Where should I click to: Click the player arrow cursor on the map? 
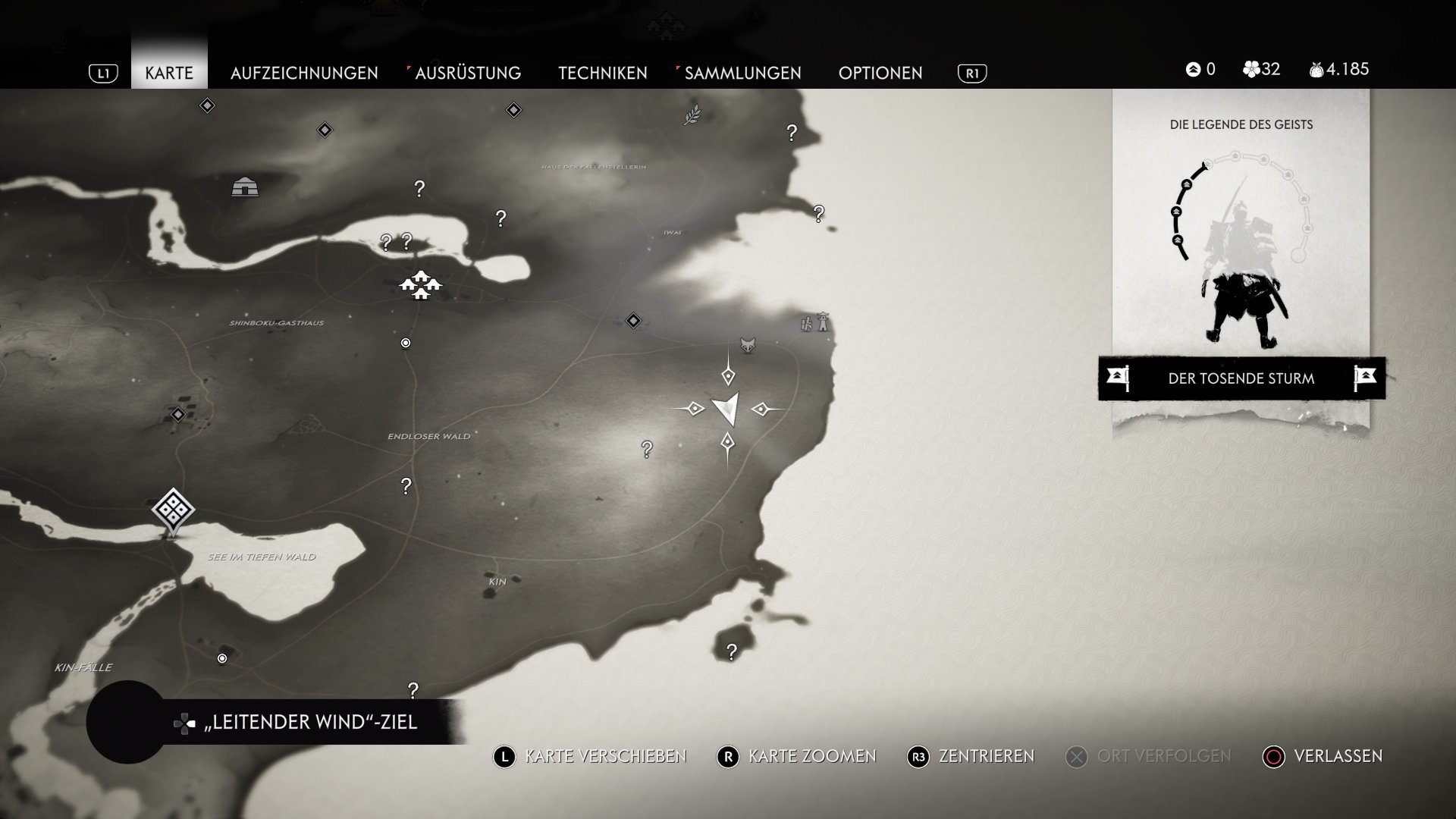(x=727, y=409)
